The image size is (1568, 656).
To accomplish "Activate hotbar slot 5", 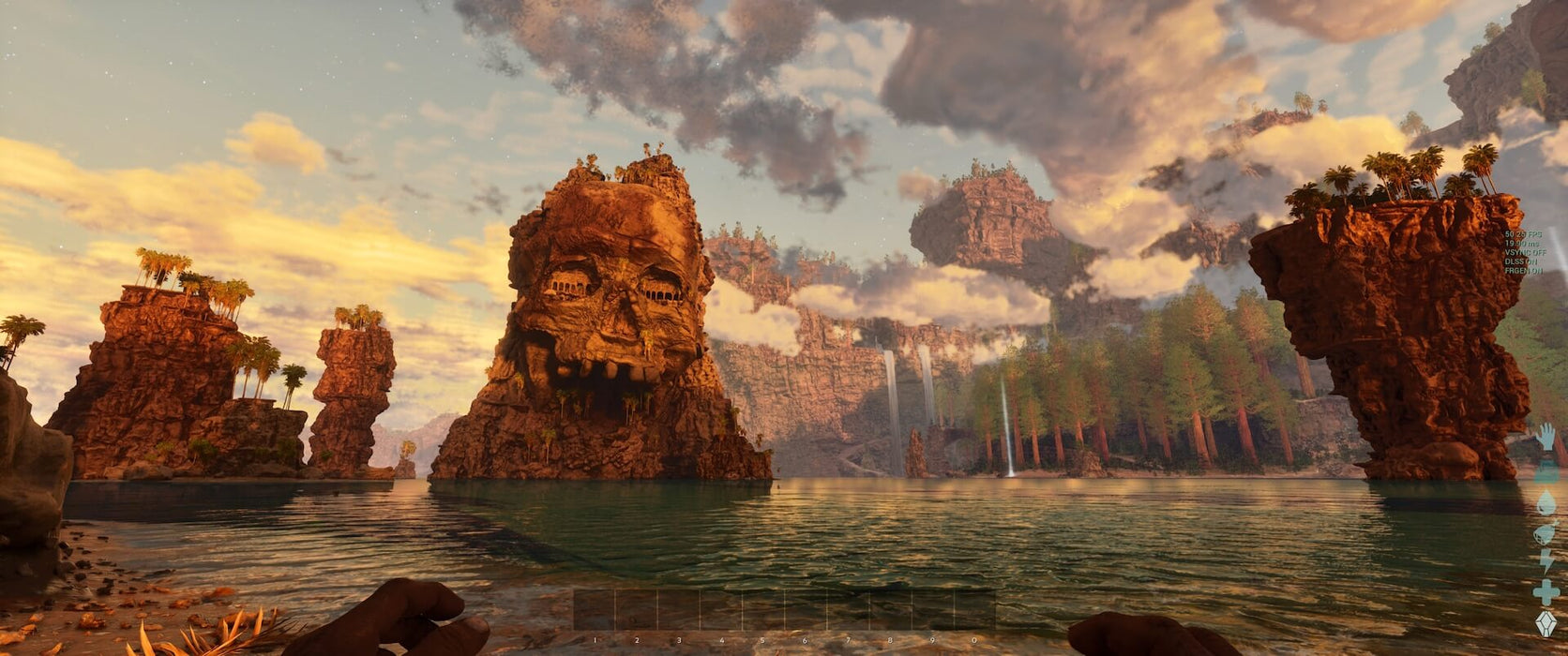I will pyautogui.click(x=763, y=609).
